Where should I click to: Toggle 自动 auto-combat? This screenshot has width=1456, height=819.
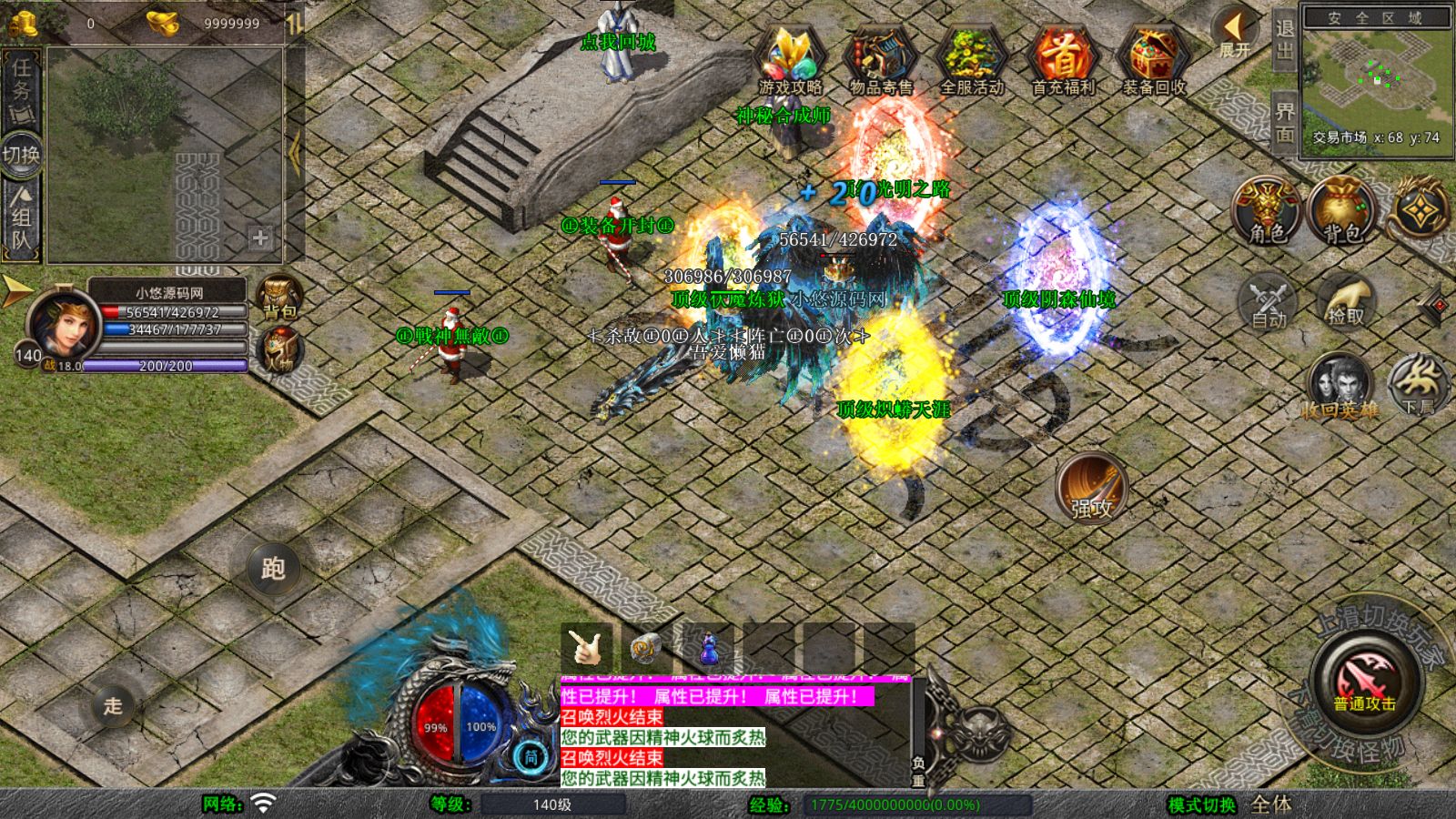[1269, 301]
